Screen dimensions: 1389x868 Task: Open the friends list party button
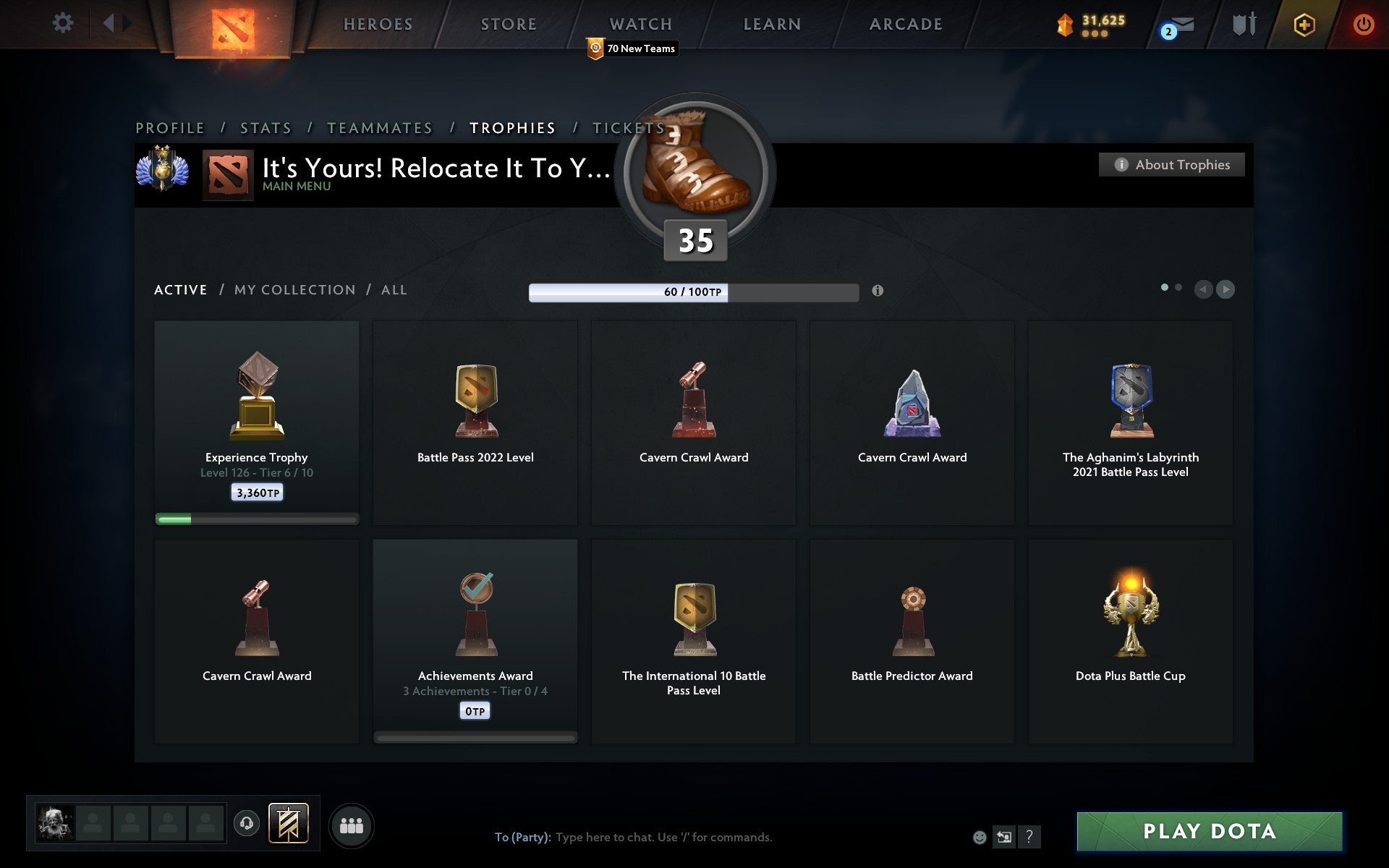[x=352, y=825]
